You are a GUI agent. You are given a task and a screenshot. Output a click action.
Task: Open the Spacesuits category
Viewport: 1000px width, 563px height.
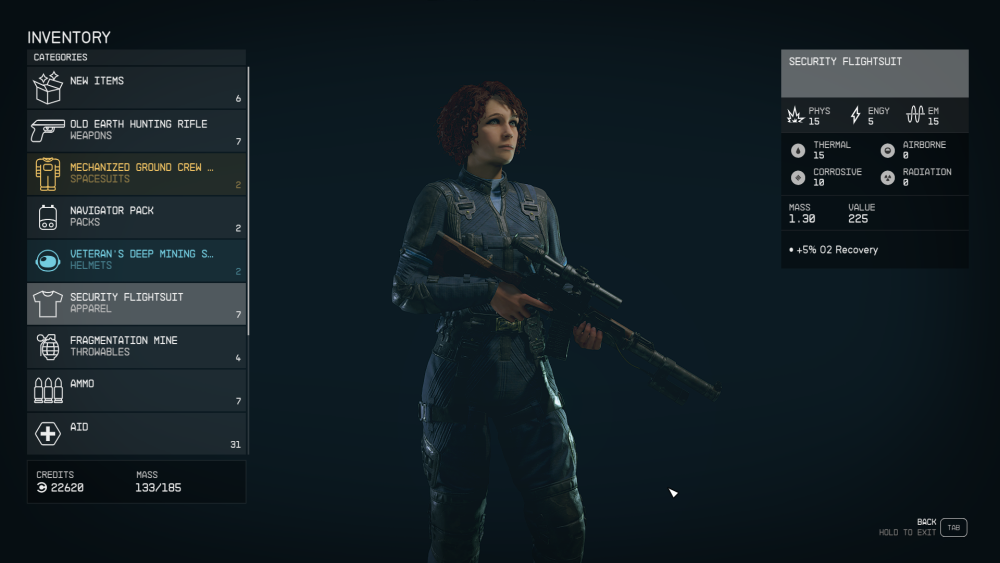click(136, 174)
